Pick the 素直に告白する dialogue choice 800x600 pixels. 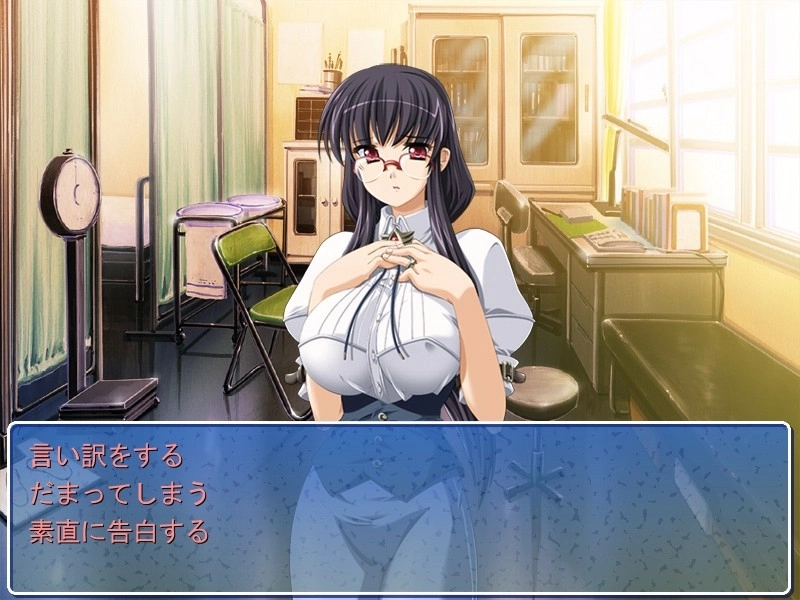click(119, 532)
